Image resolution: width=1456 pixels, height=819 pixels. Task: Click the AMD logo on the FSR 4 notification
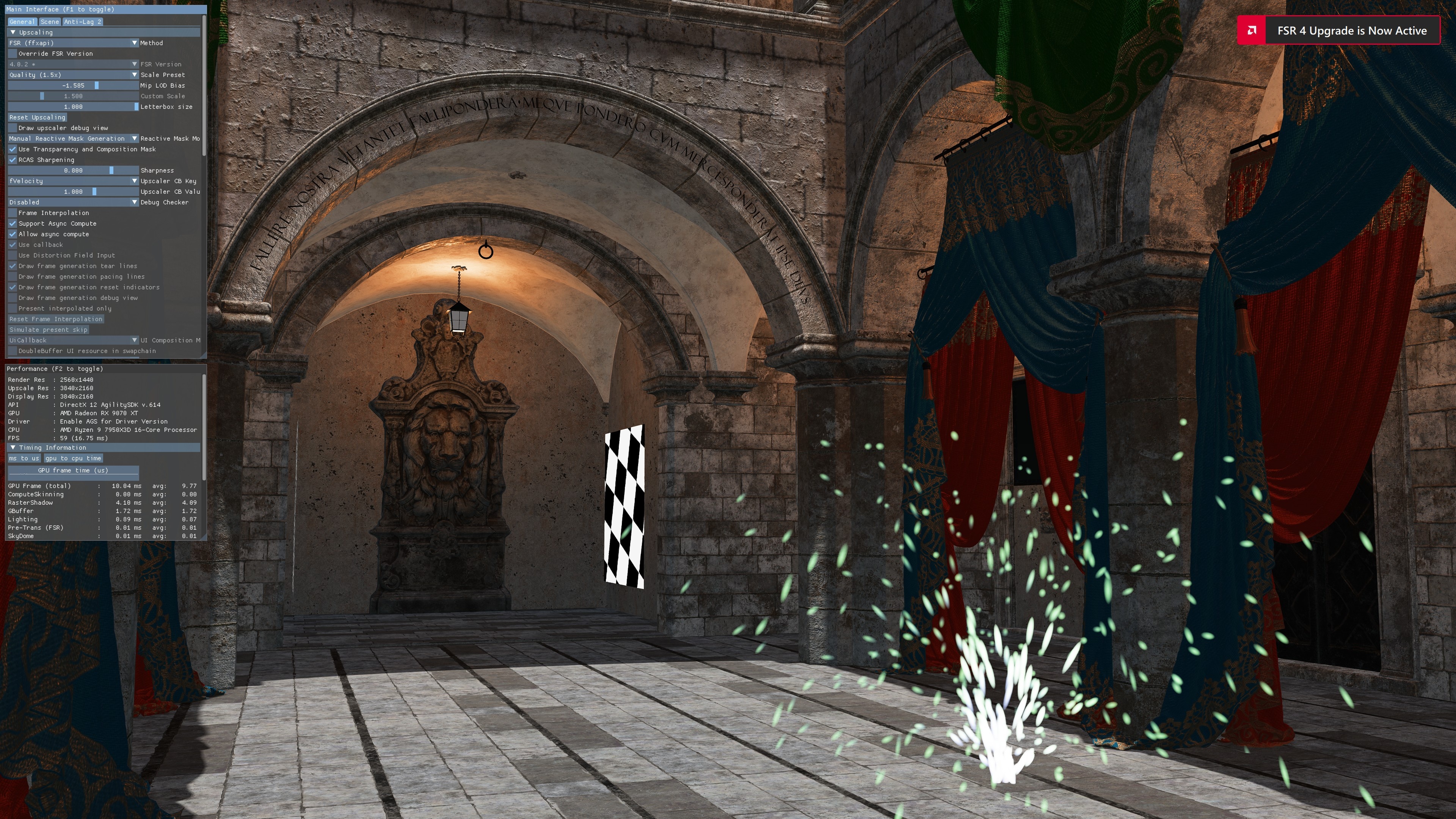pos(1251,30)
